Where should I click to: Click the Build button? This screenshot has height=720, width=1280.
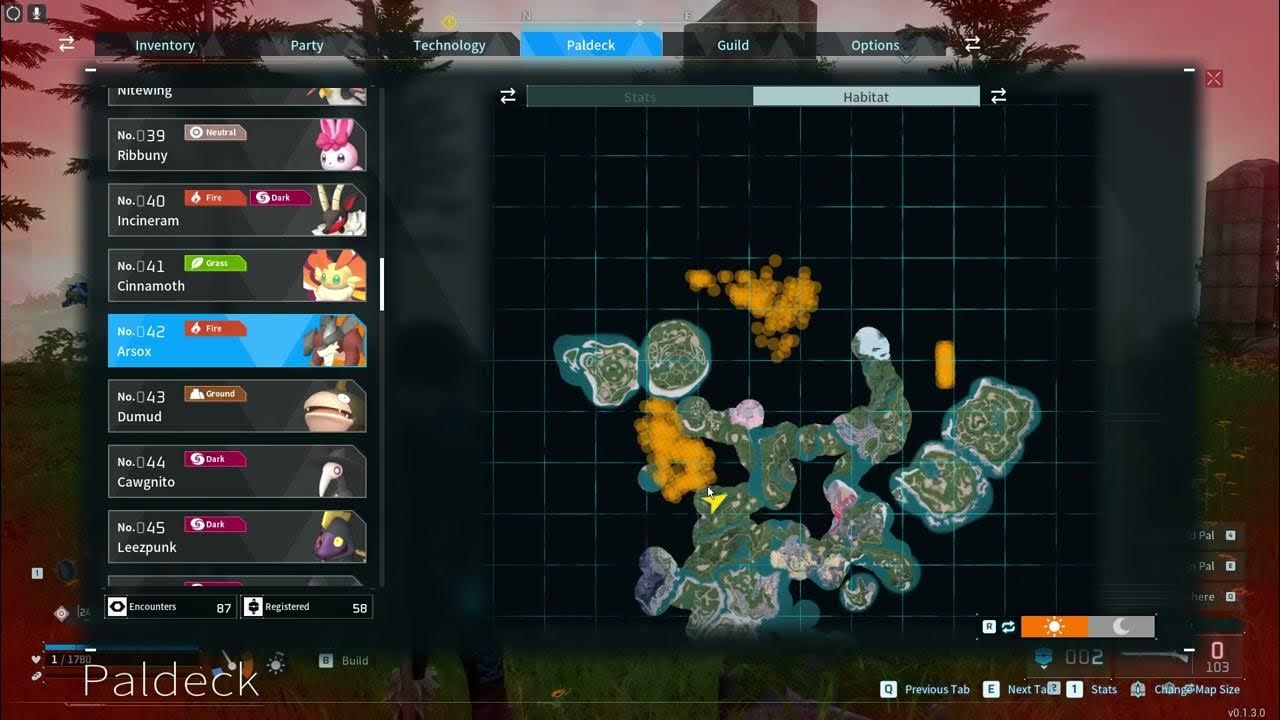pyautogui.click(x=342, y=660)
